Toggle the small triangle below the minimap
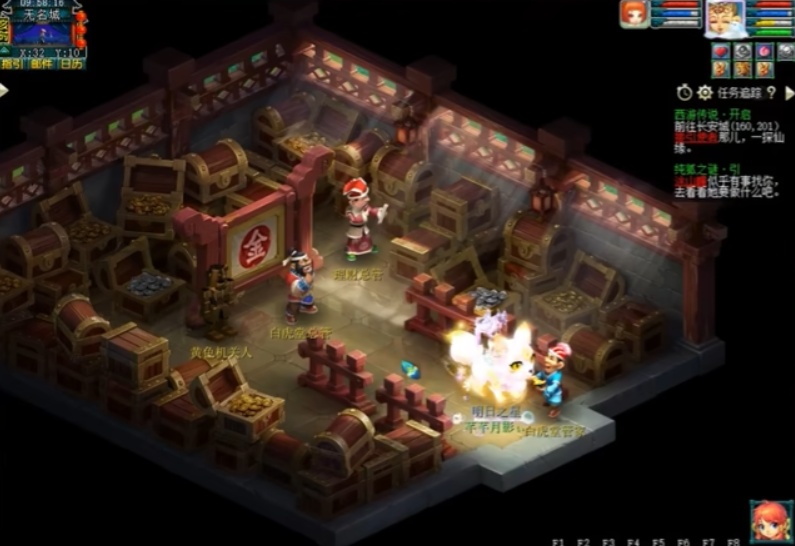Screen dimensions: 795x546 (5, 50)
